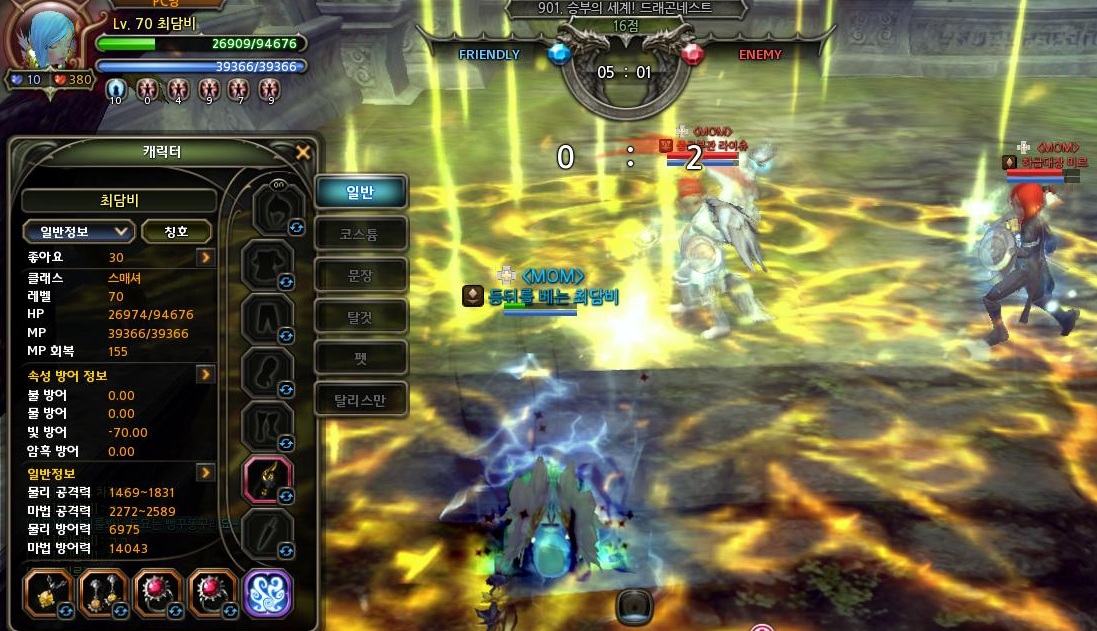Select the empty pants equipment slot
The image size is (1097, 631).
point(270,318)
